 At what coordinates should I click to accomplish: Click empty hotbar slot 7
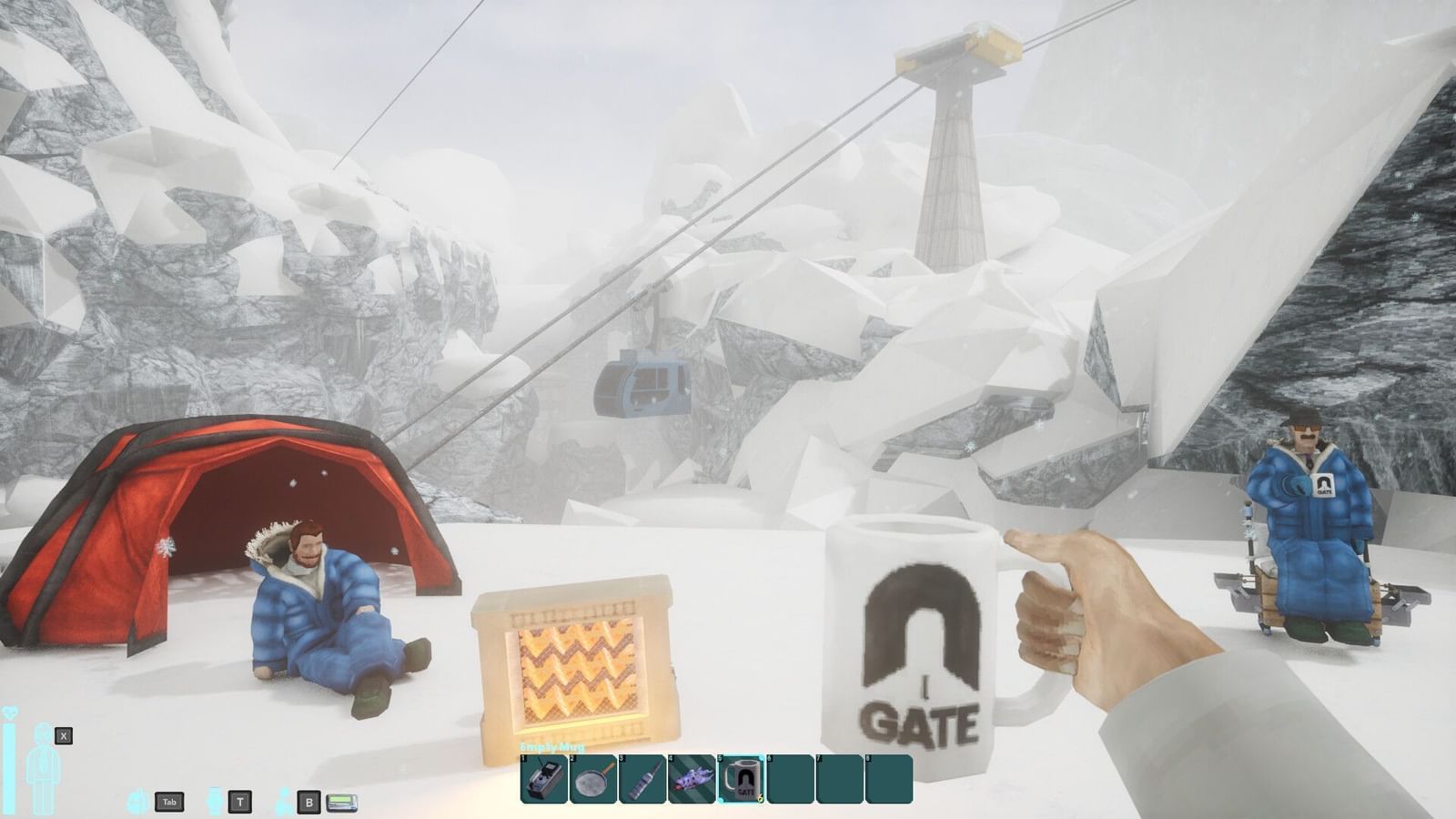coord(838,779)
